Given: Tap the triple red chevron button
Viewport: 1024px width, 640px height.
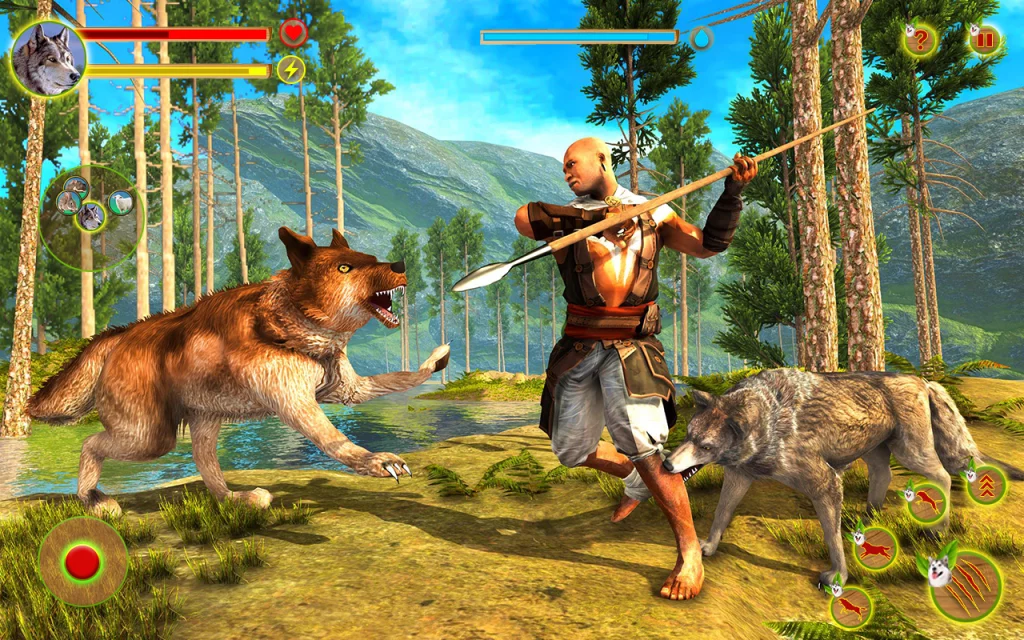Looking at the screenshot, I should coord(986,485).
